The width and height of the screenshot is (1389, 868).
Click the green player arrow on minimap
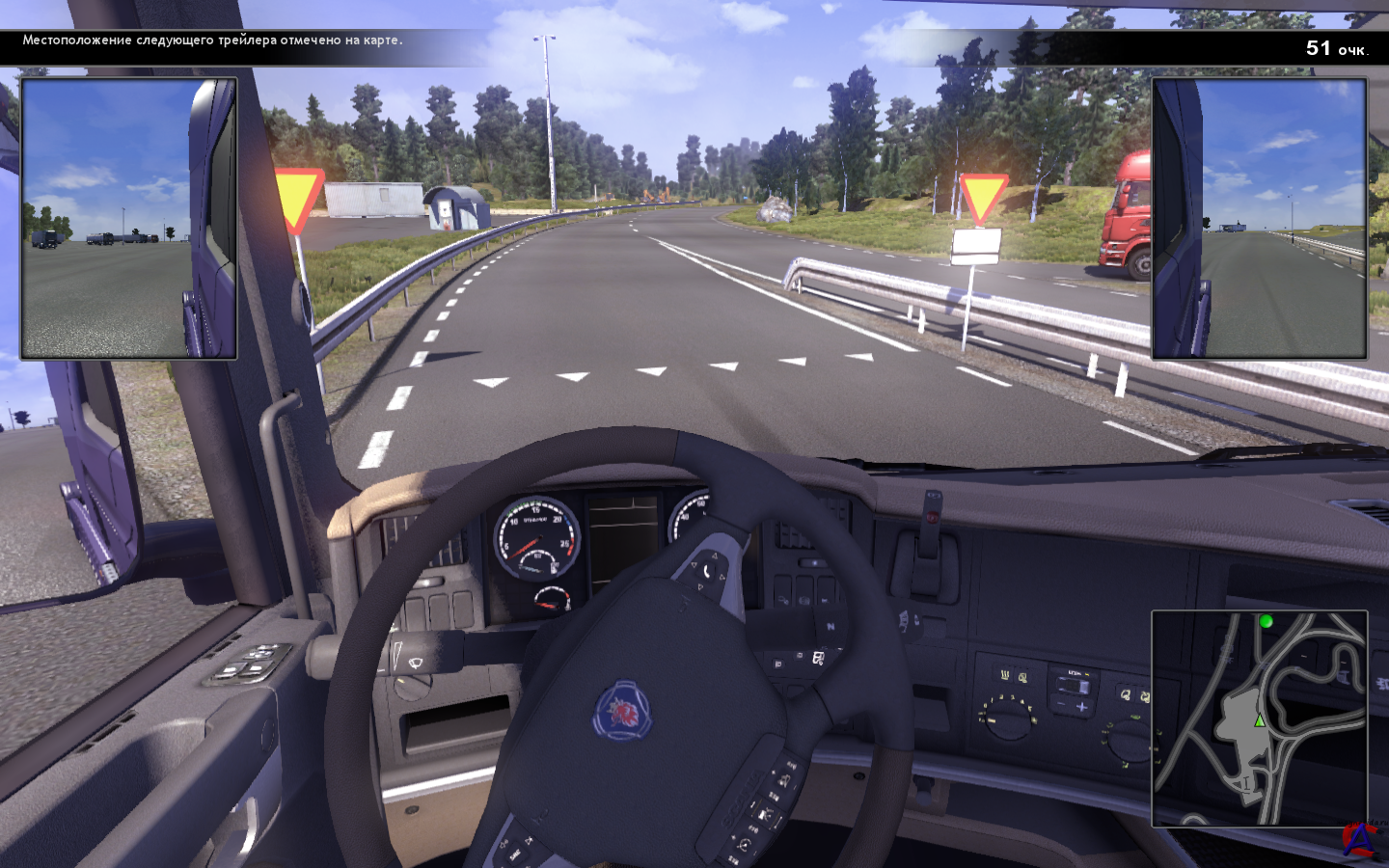[1259, 720]
